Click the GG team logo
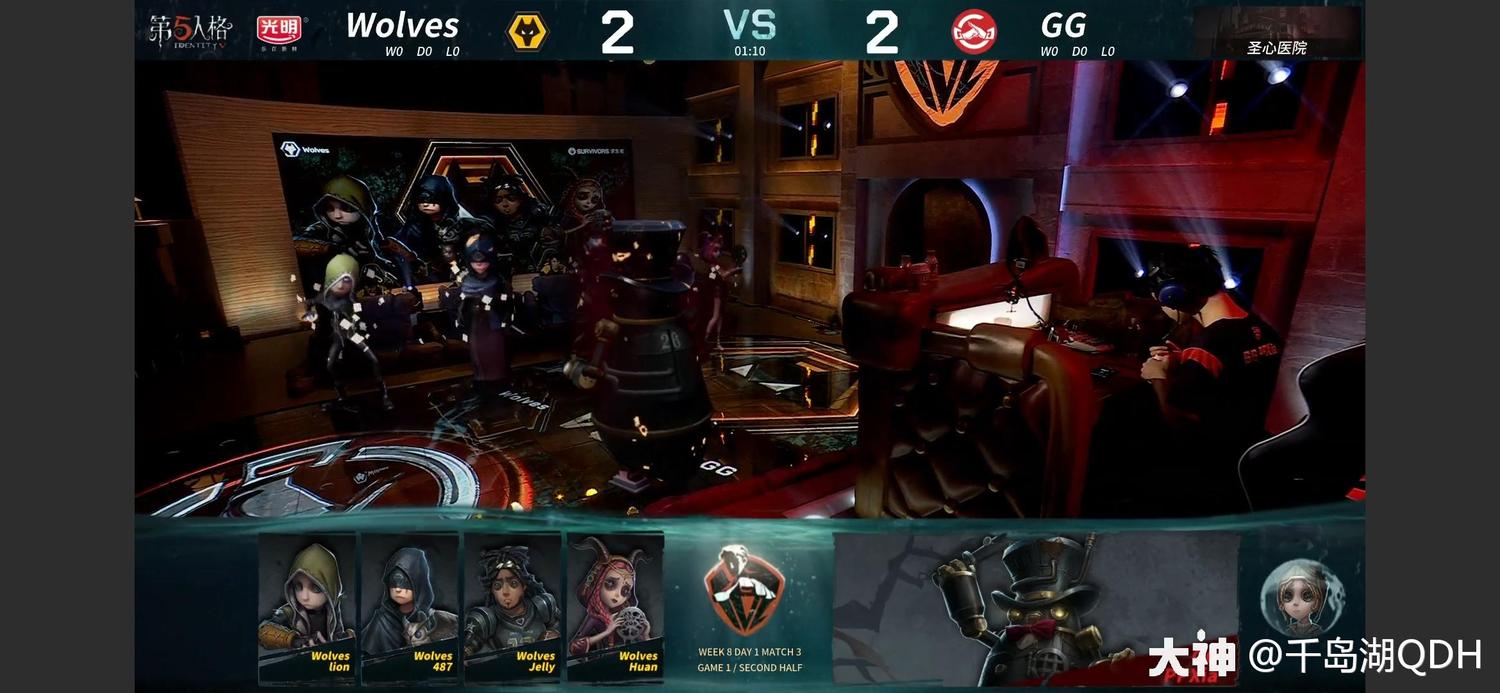The height and width of the screenshot is (693, 1500). (x=973, y=32)
